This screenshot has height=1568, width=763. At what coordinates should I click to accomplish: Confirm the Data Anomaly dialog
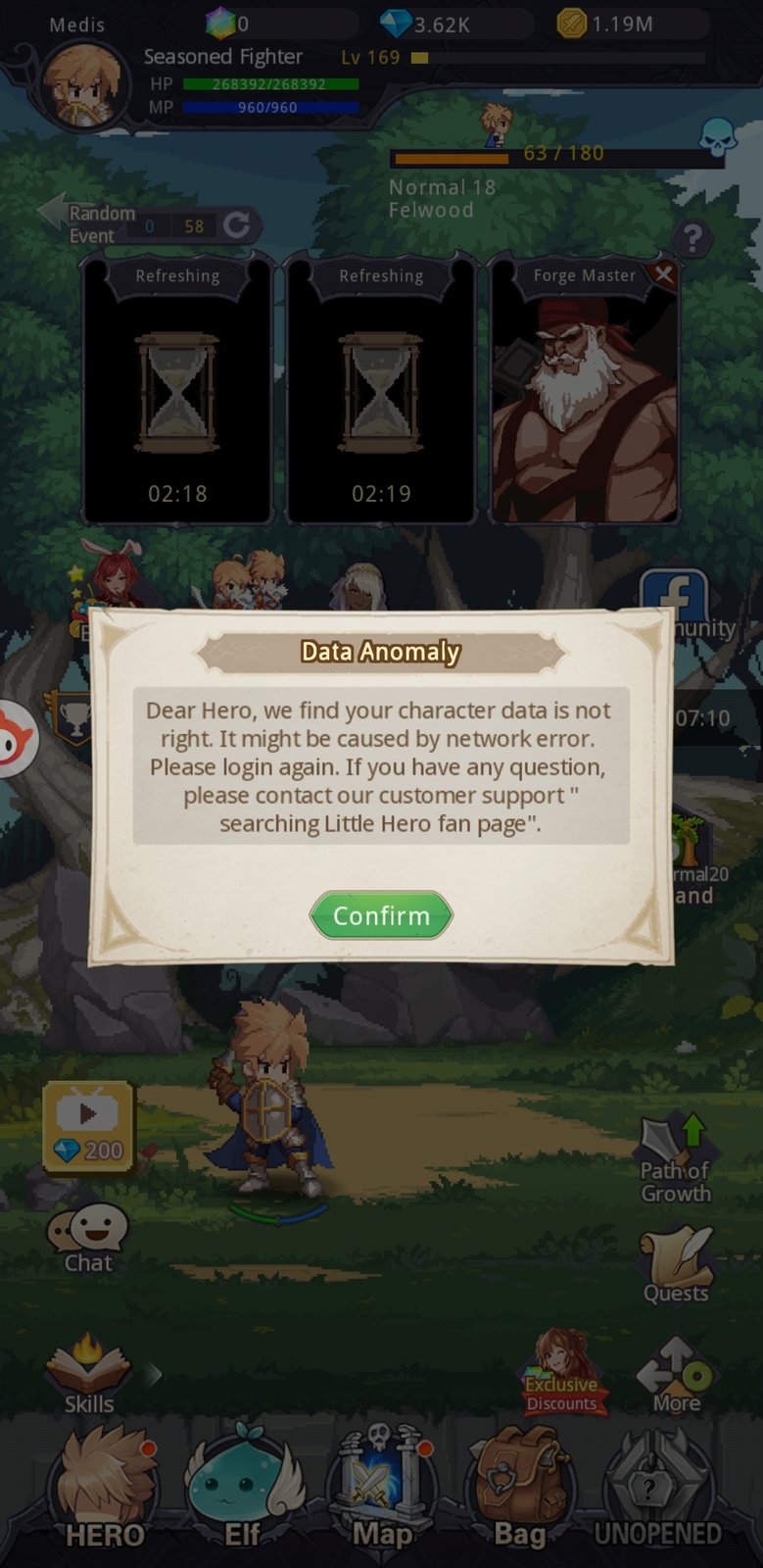tap(381, 915)
